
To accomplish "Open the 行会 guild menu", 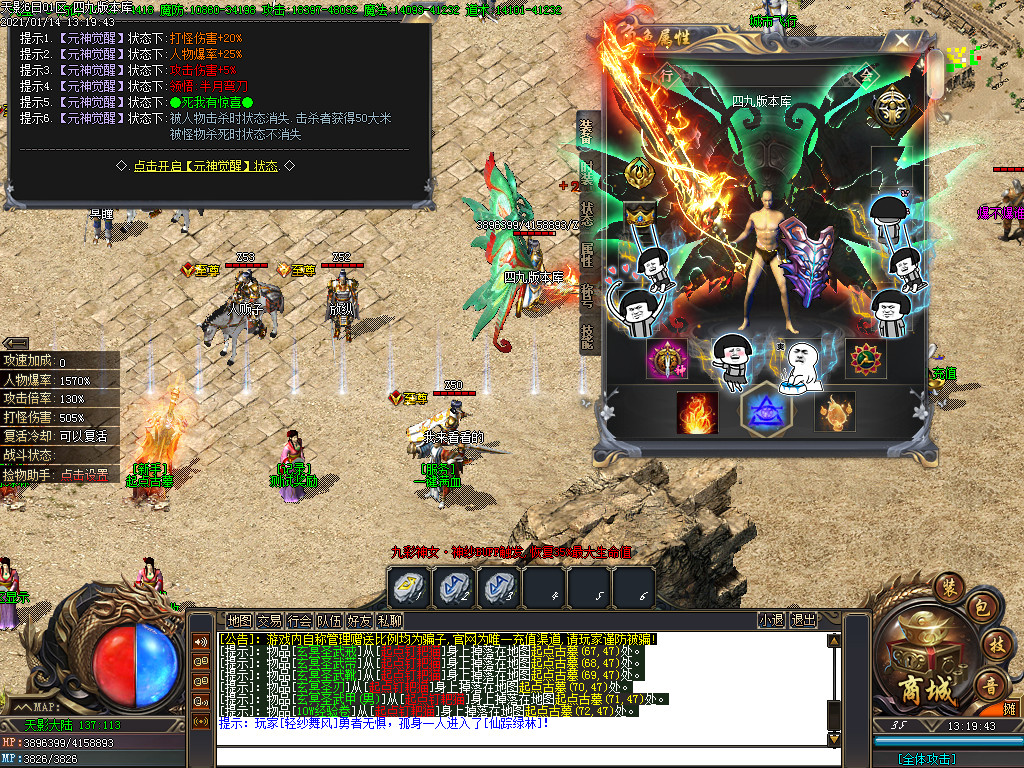I will (299, 620).
